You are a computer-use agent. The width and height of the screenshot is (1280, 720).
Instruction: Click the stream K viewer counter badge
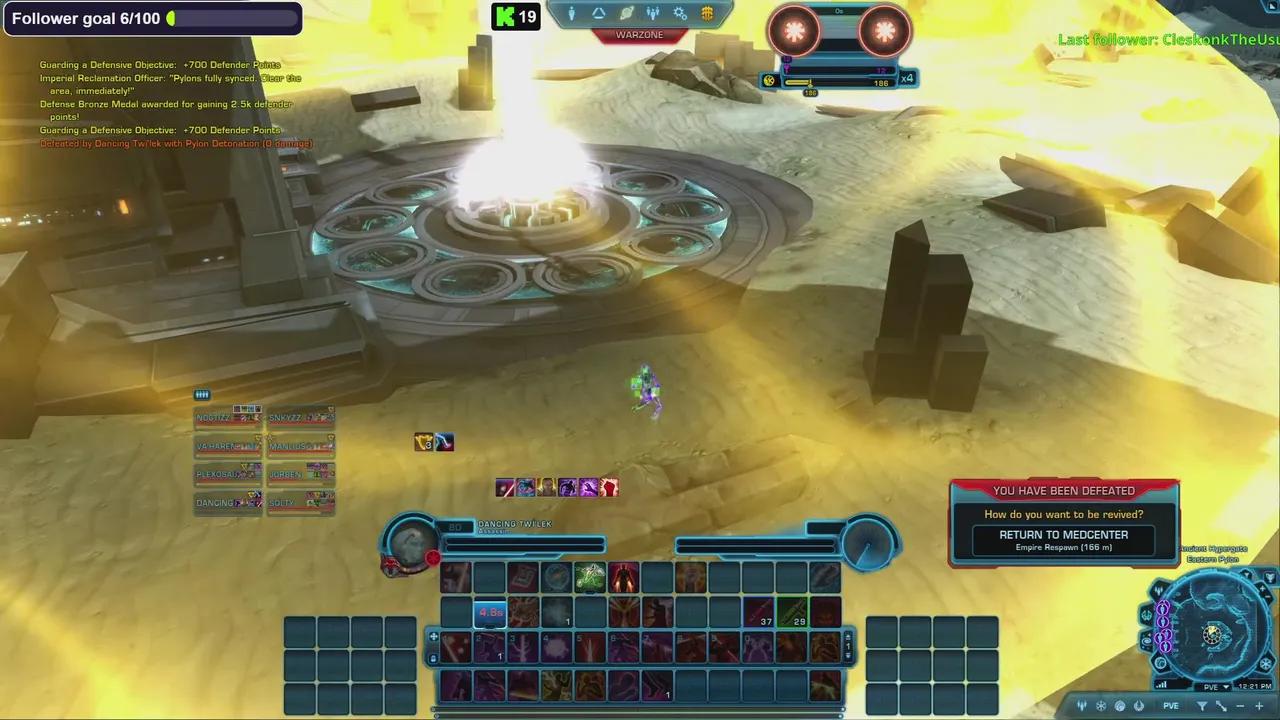pos(516,16)
